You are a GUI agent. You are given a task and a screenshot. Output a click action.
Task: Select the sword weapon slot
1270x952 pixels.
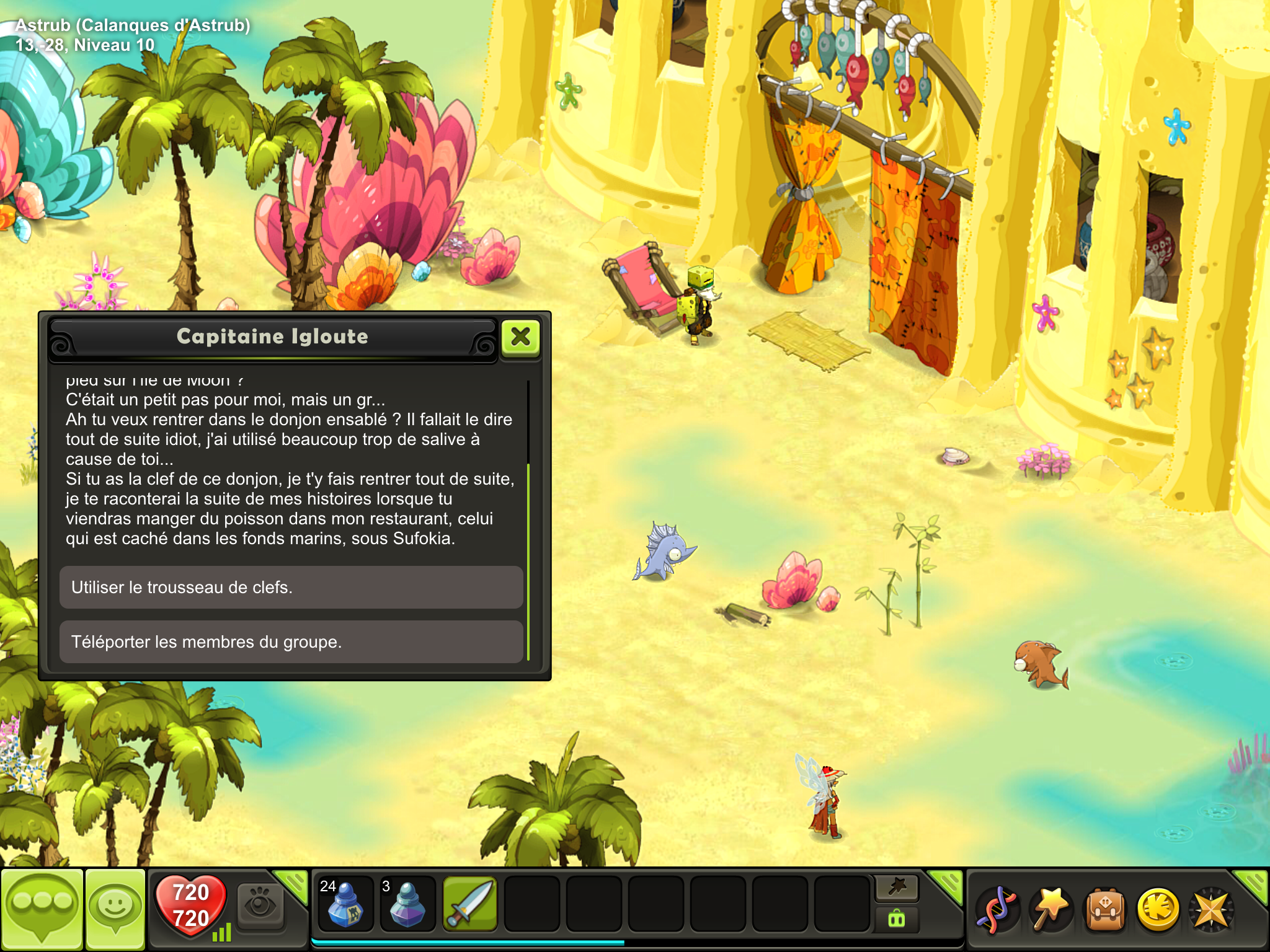470,904
